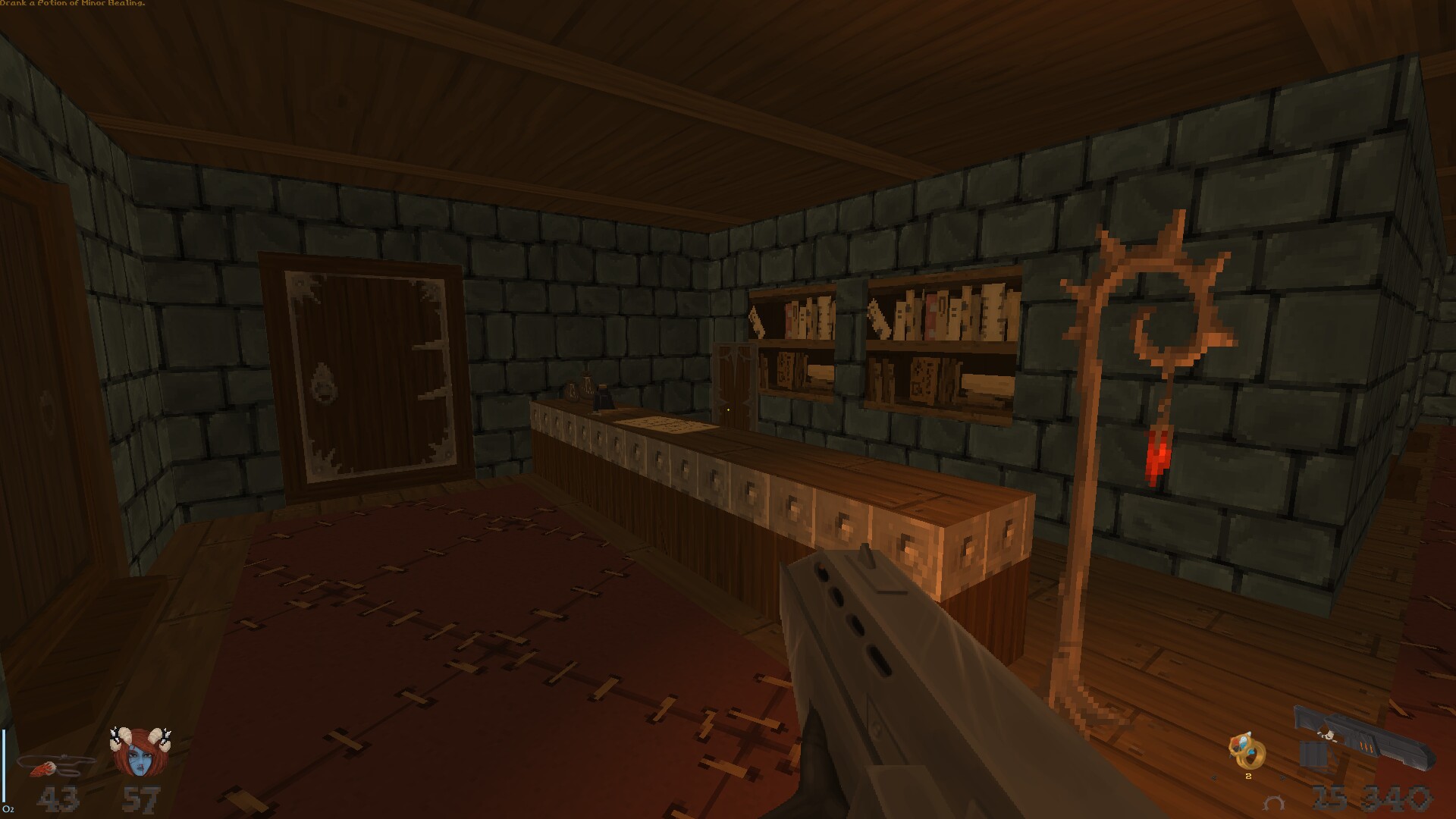This screenshot has width=1456, height=819.
Task: Click the yellow crosshair dot at screen center
Action: tap(728, 409)
